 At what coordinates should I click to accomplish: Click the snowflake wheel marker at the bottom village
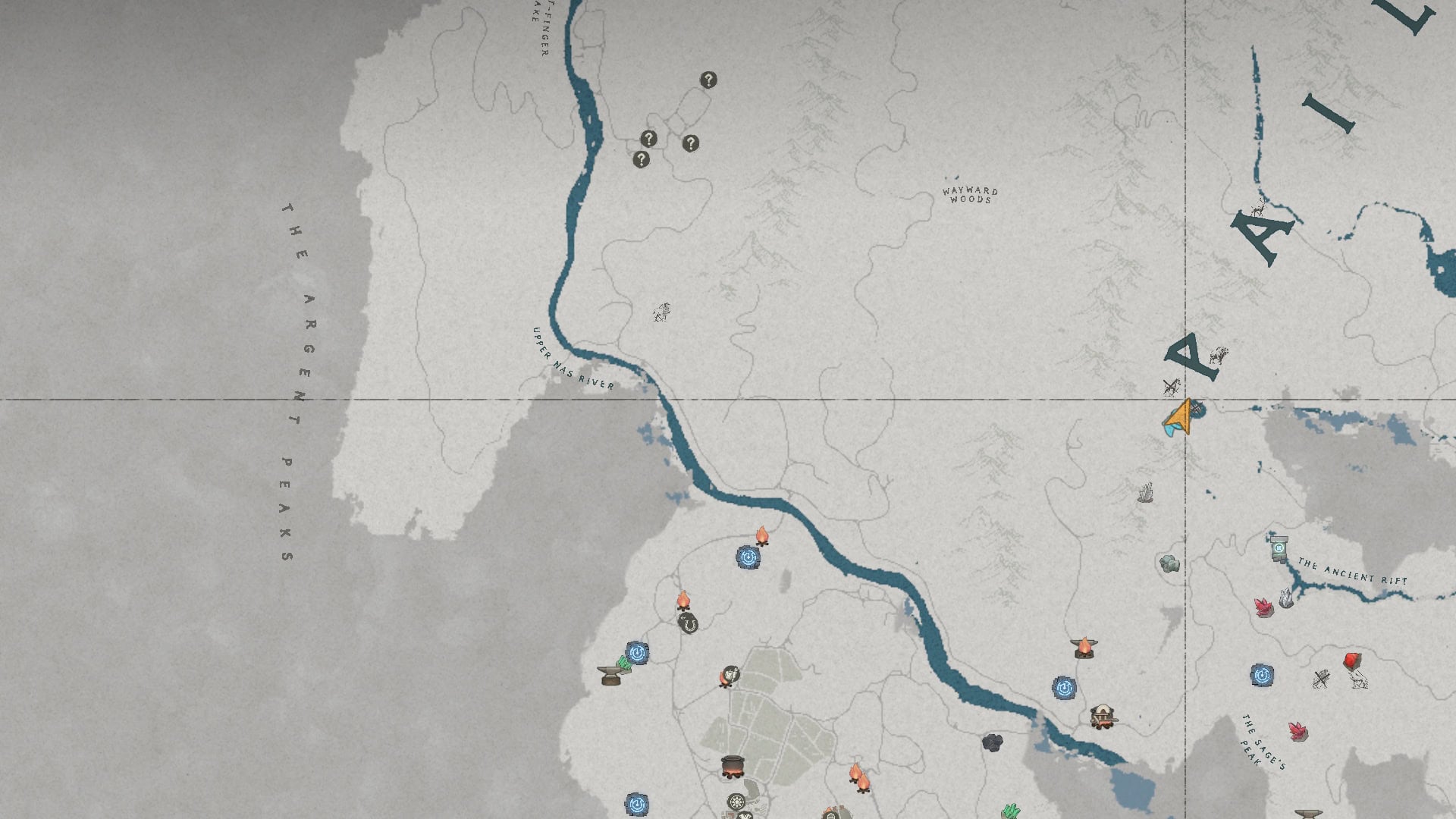pyautogui.click(x=736, y=801)
